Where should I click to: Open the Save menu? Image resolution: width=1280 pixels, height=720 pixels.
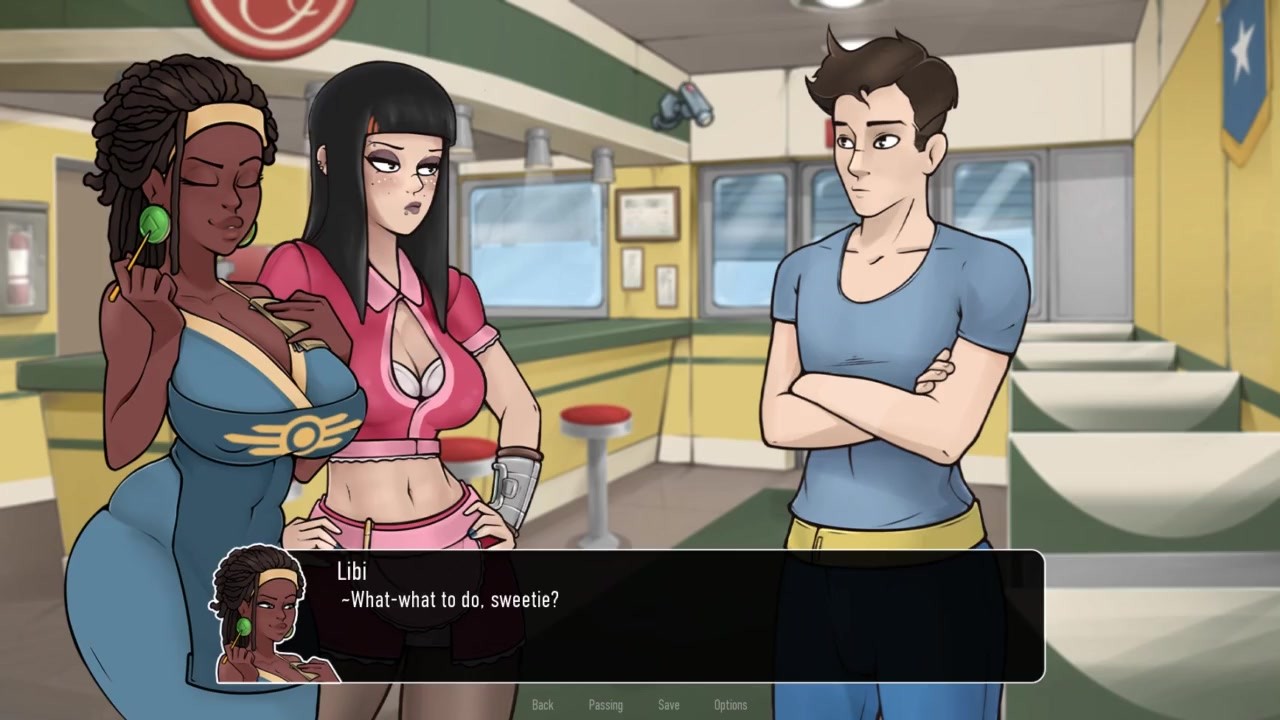(x=668, y=705)
